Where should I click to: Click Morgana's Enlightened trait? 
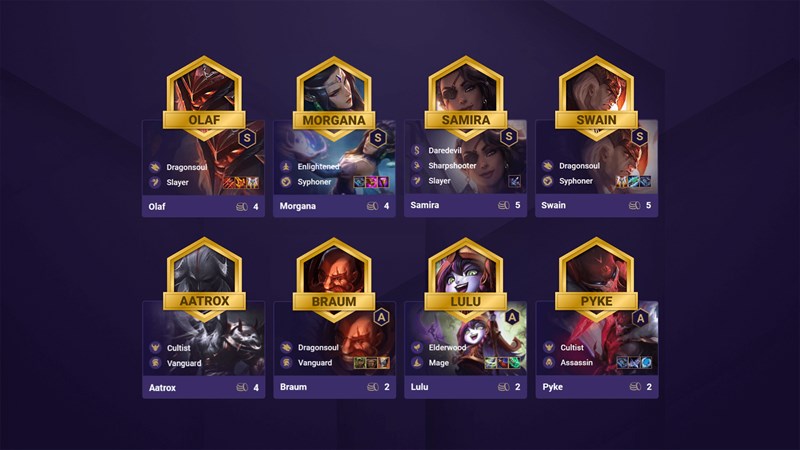coord(319,166)
